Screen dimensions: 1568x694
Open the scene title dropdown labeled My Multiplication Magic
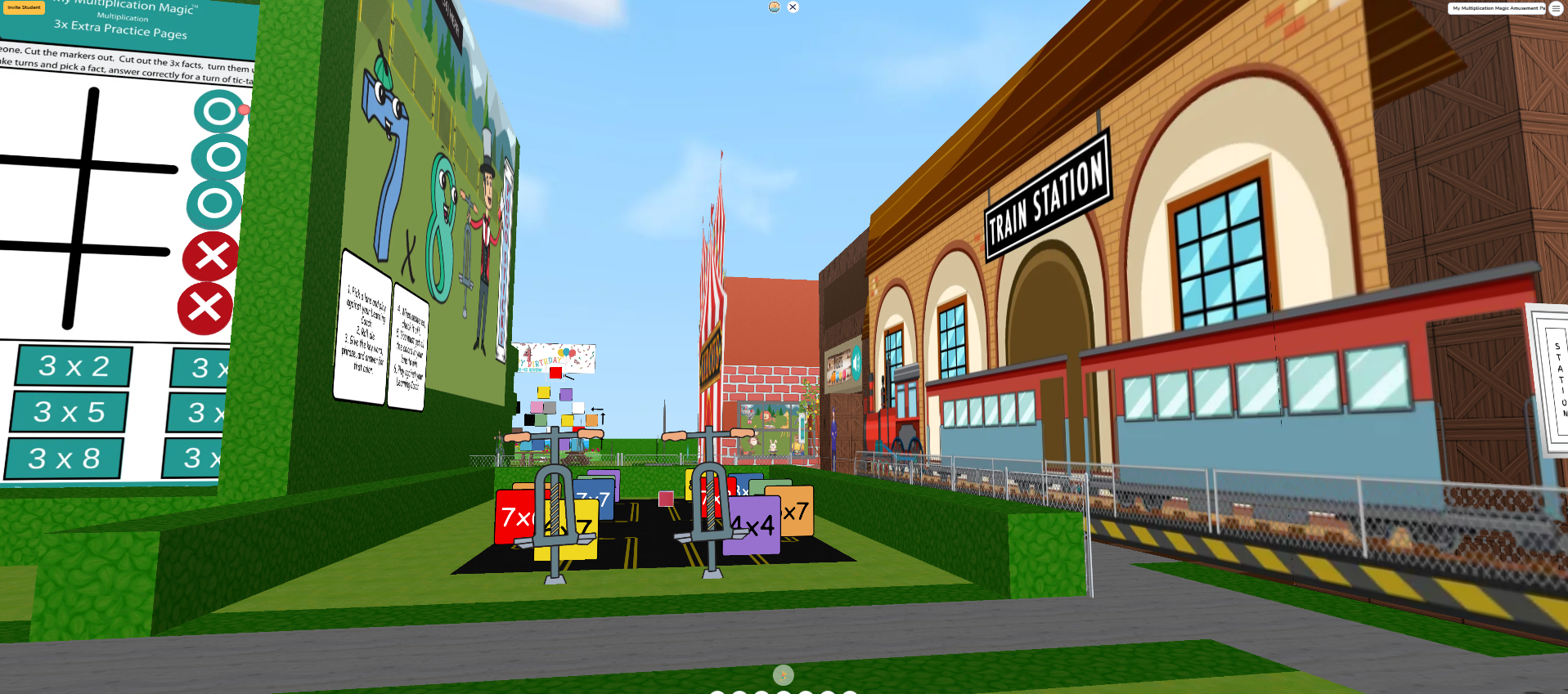(x=1498, y=8)
